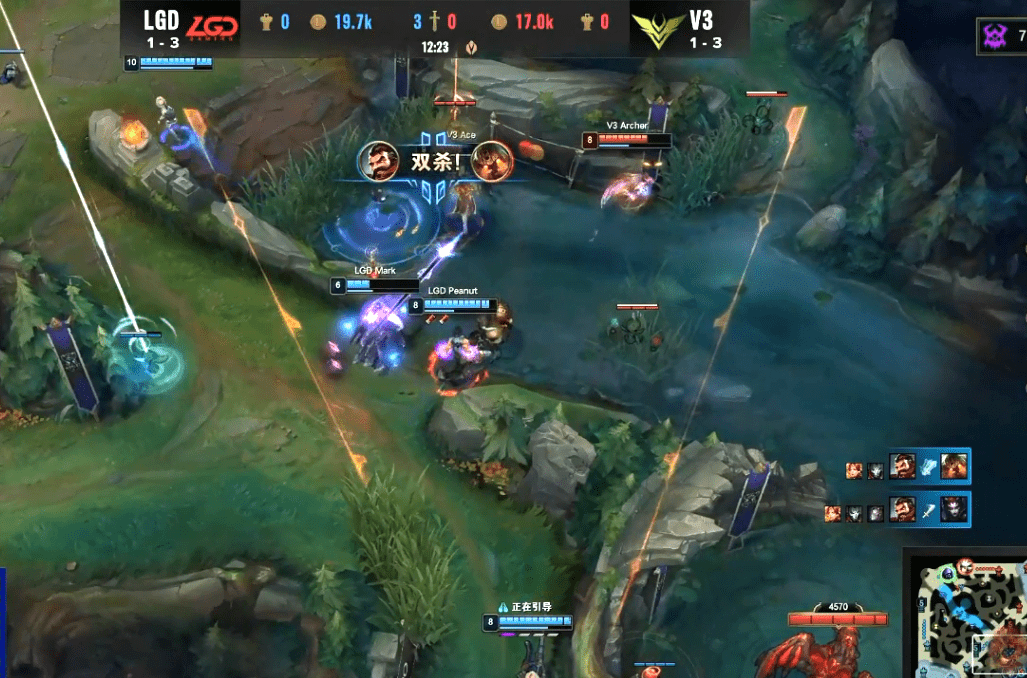The height and width of the screenshot is (678, 1027).
Task: Click the LGD team logo
Action: [213, 27]
